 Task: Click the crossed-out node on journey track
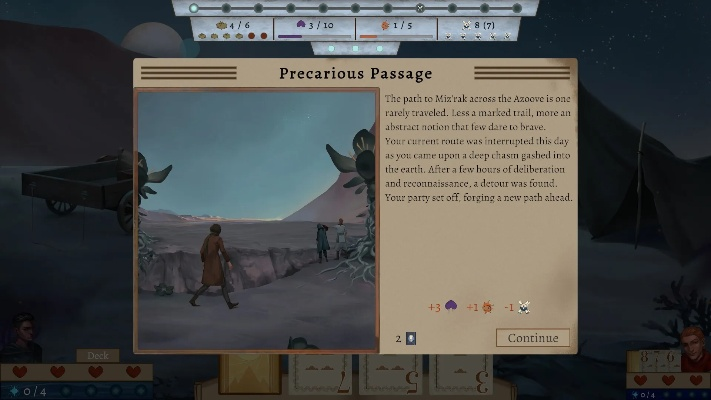(x=420, y=8)
